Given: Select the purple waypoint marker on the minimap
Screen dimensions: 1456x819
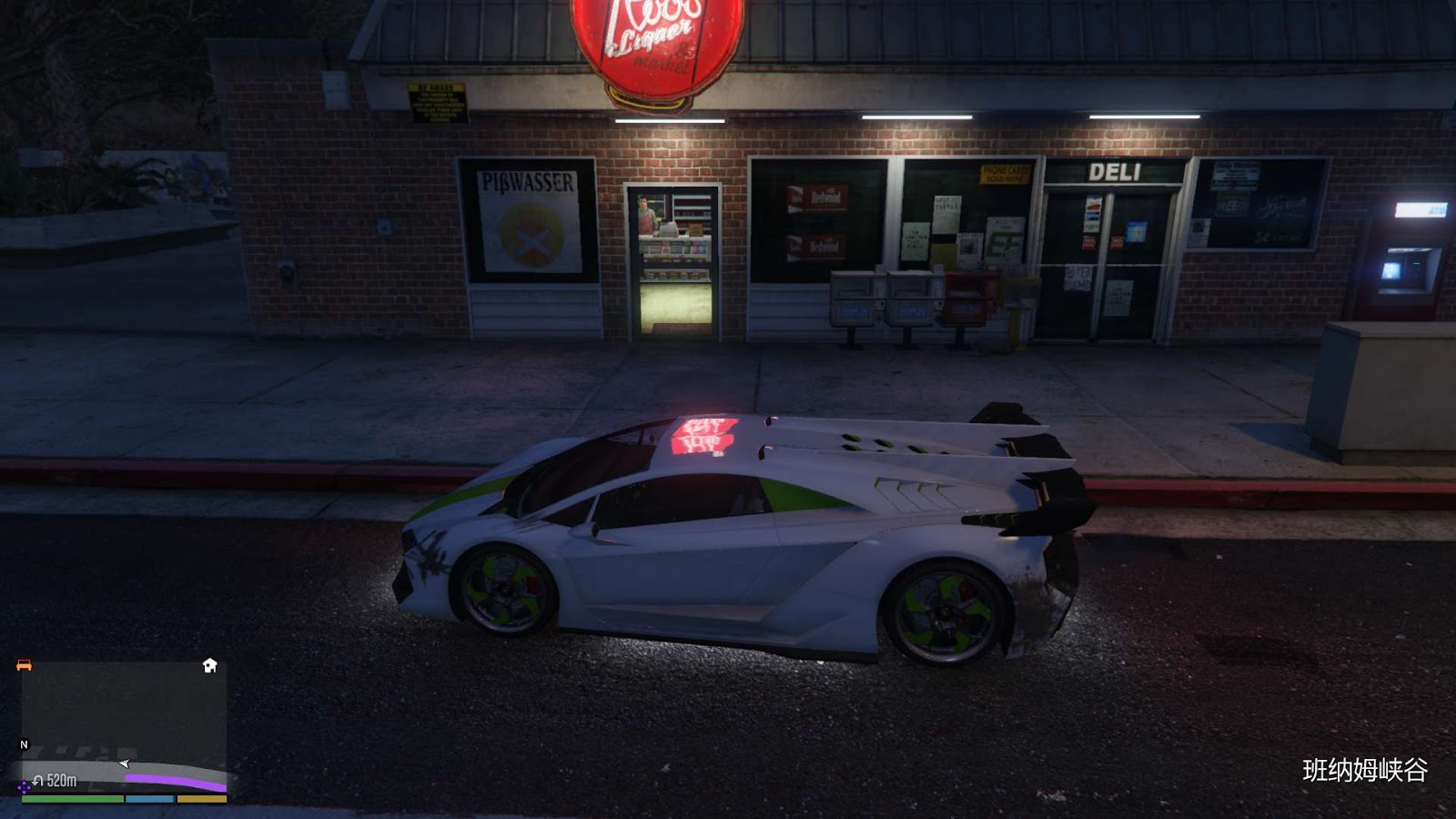Looking at the screenshot, I should point(24,787).
